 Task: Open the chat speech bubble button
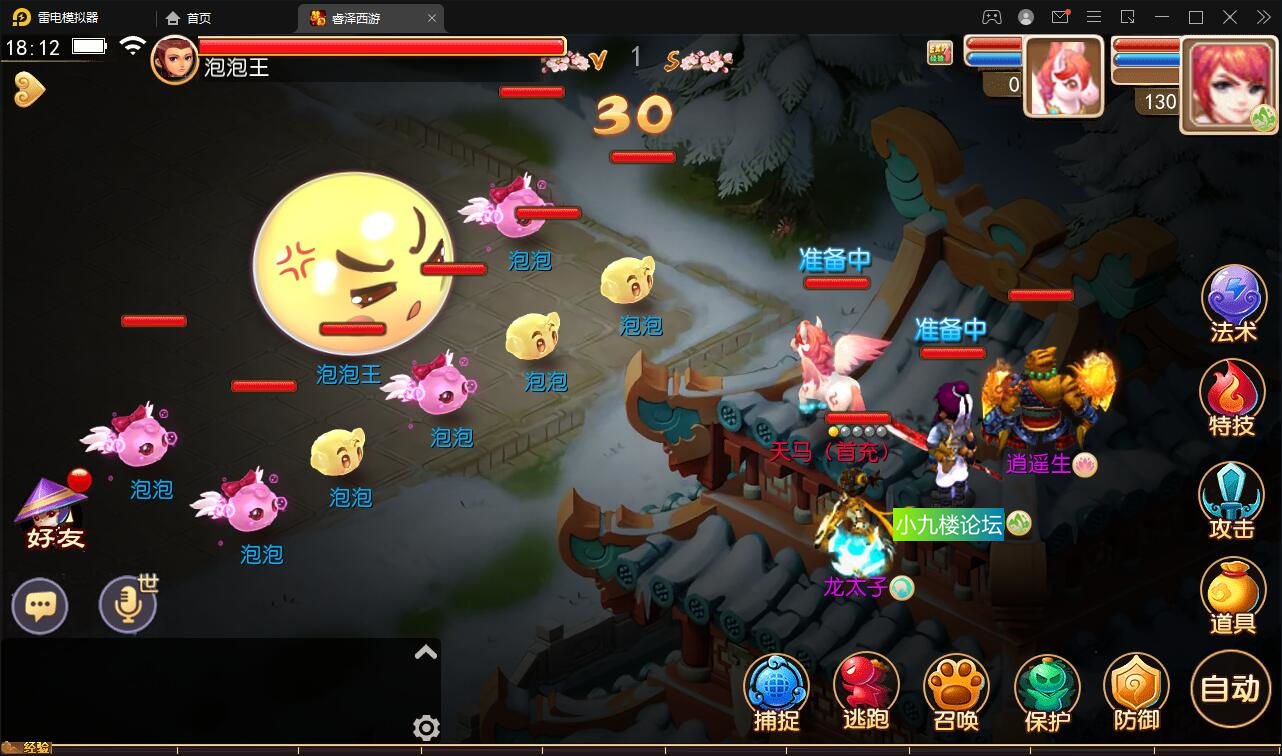[x=40, y=606]
